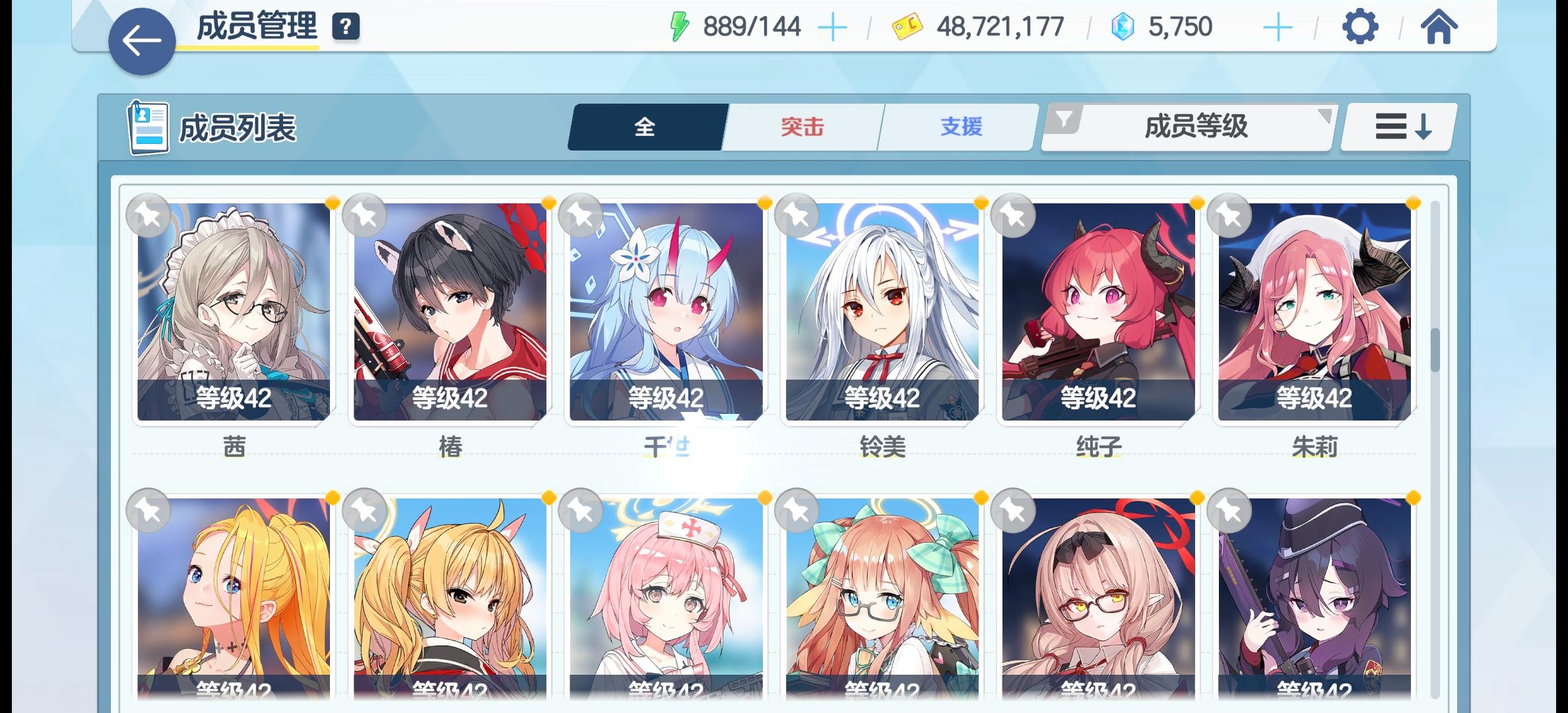The width and height of the screenshot is (1568, 713).
Task: Open the help icon next to 成员管理
Action: coord(346,27)
